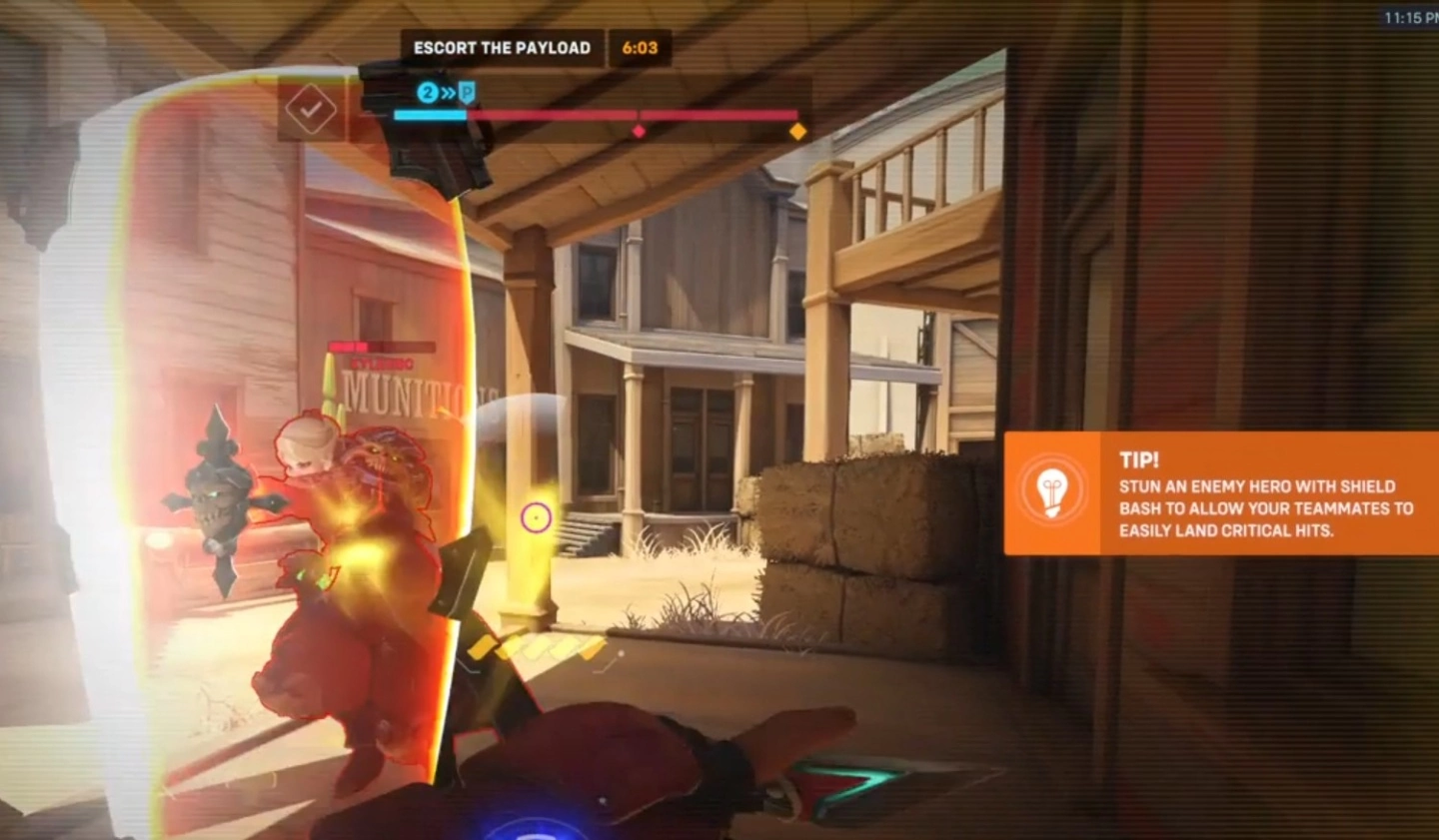Click the lightbulb icon in the tip panel

tap(1051, 492)
